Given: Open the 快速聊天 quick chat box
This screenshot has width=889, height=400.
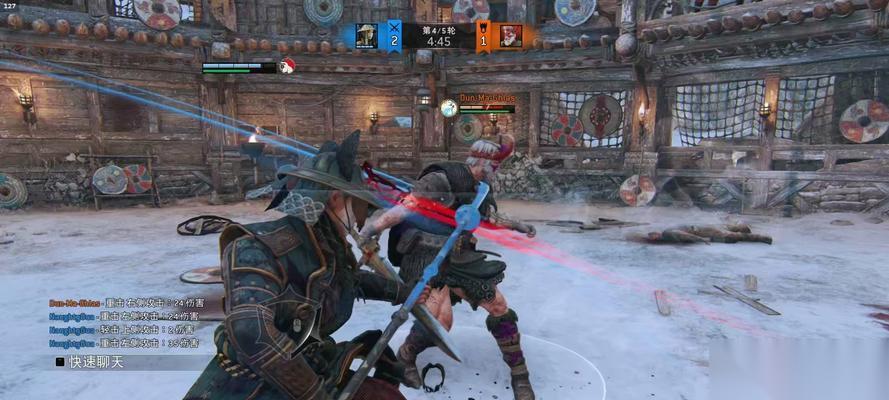Looking at the screenshot, I should point(95,362).
